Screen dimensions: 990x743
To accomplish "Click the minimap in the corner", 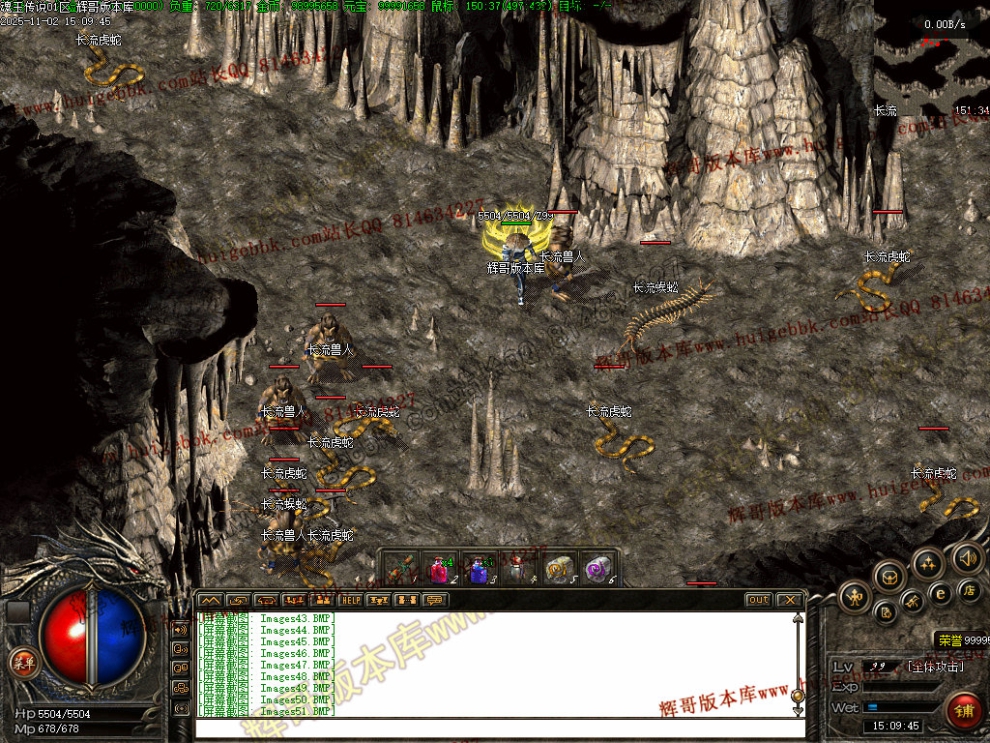I will [x=932, y=60].
